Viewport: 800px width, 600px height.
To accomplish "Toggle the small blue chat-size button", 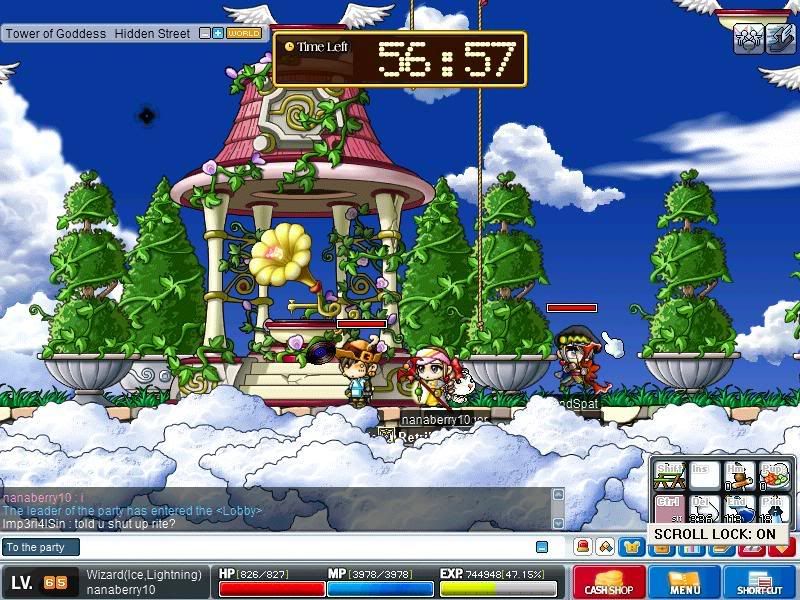I will pos(542,547).
